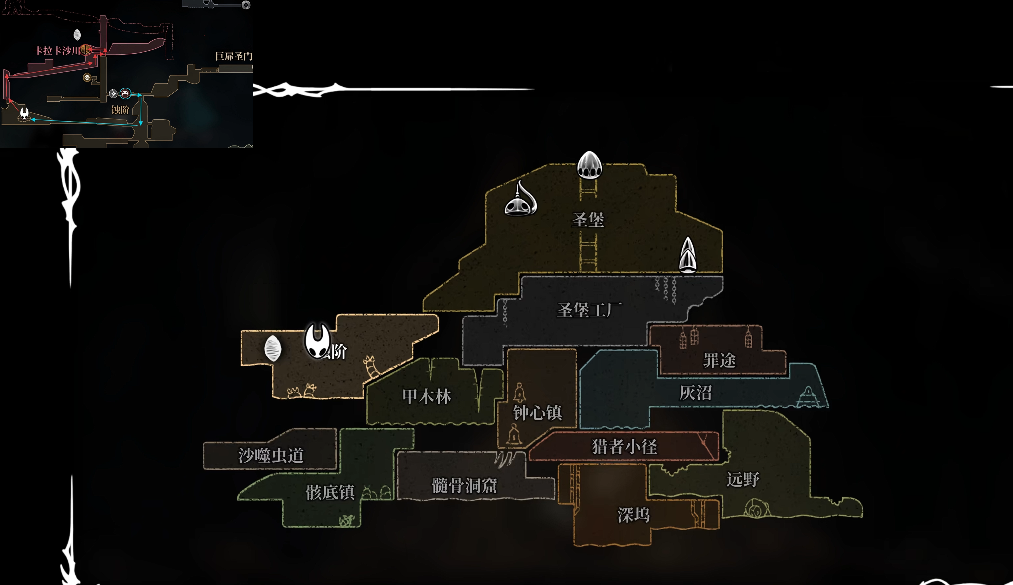Choose the 髓骨洞窟 map area

[x=464, y=485]
